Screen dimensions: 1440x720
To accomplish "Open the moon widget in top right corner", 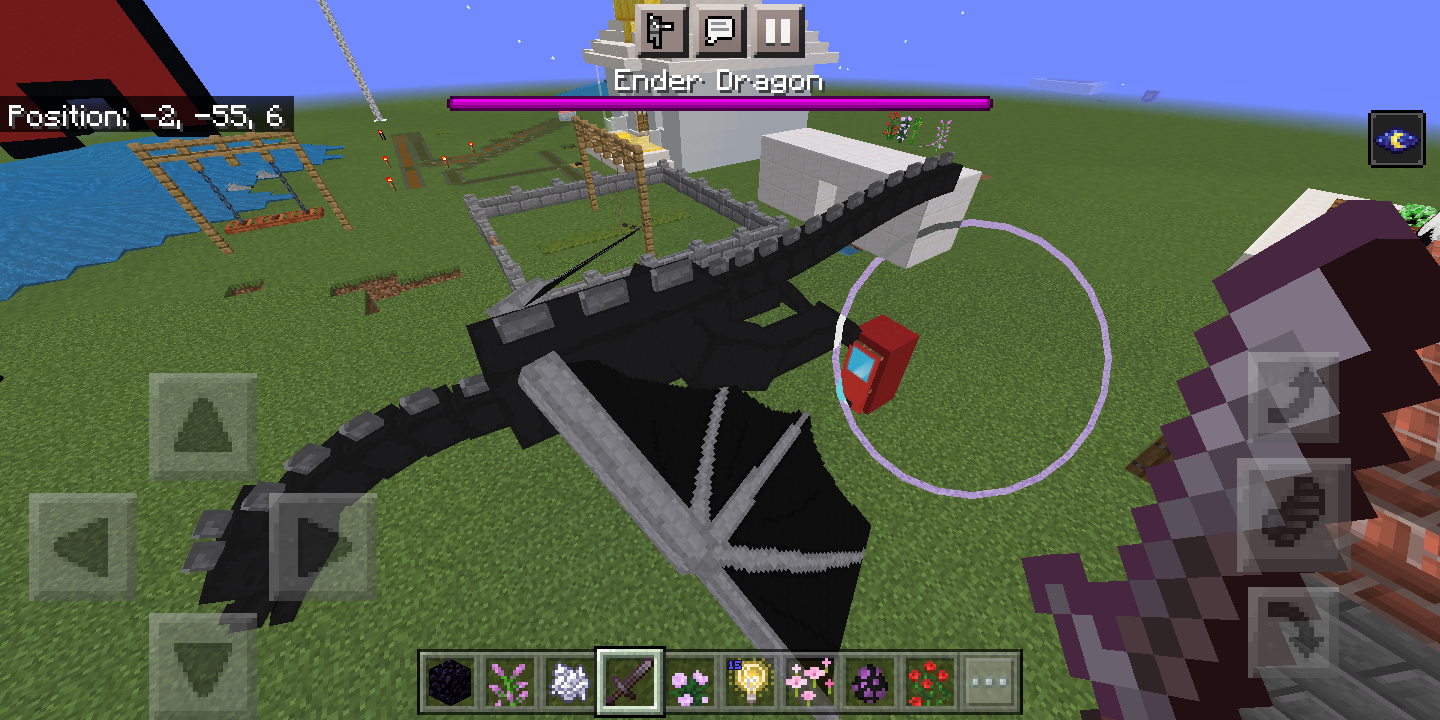I will coord(1397,139).
